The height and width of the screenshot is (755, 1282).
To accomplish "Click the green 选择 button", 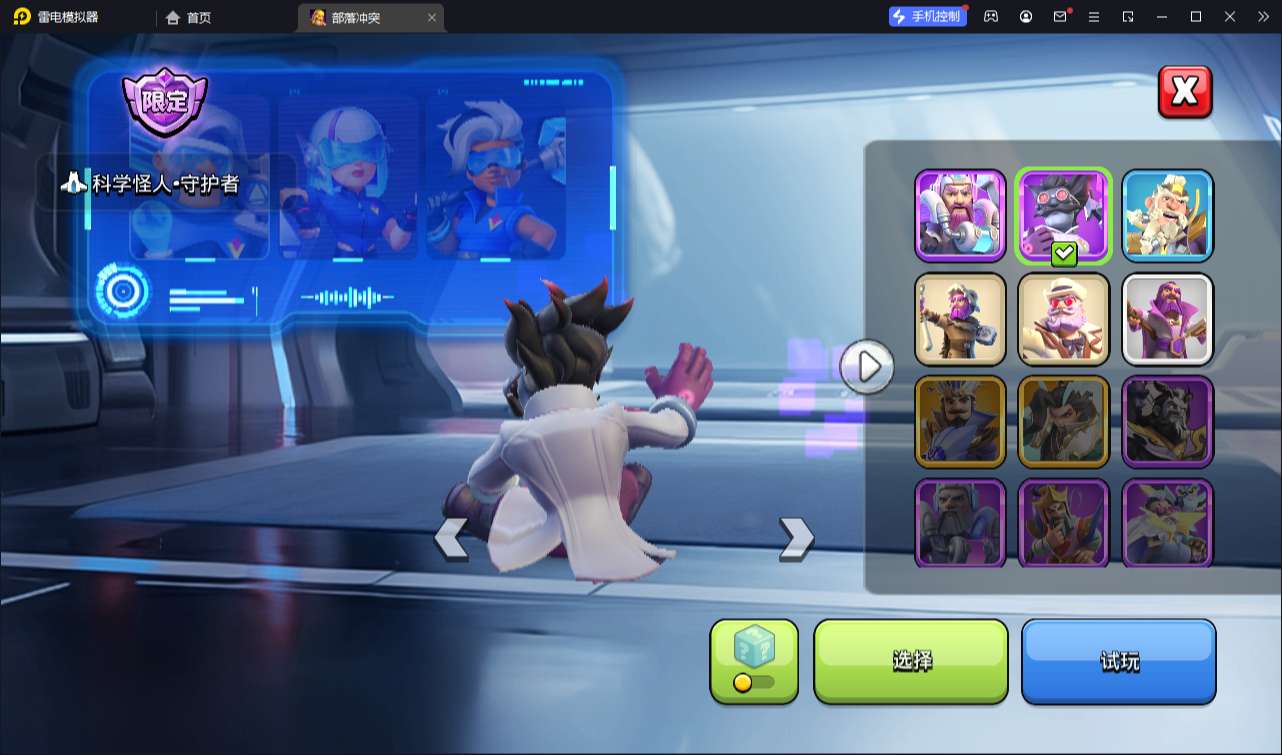I will click(x=911, y=661).
